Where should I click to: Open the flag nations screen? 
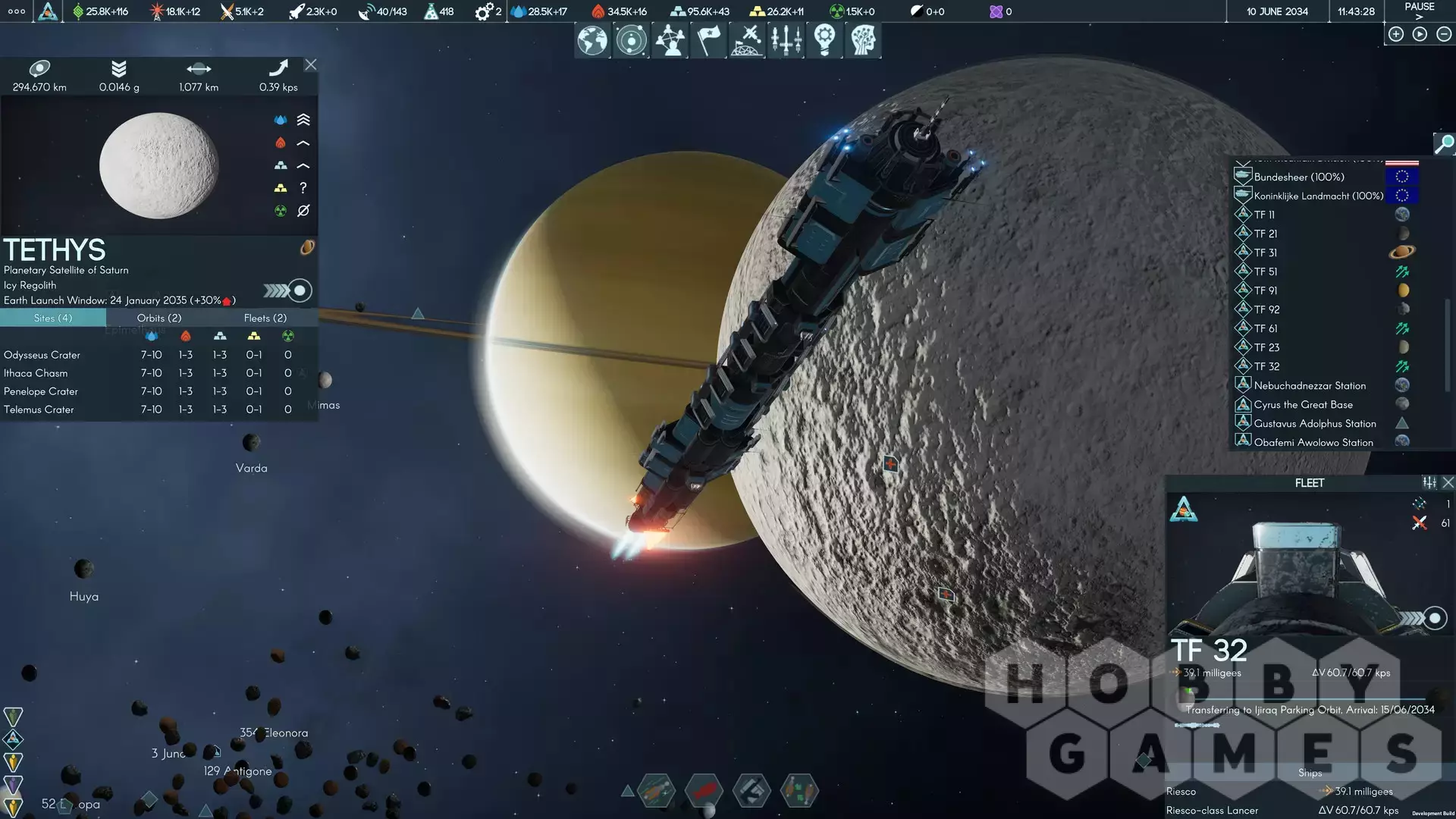(708, 40)
